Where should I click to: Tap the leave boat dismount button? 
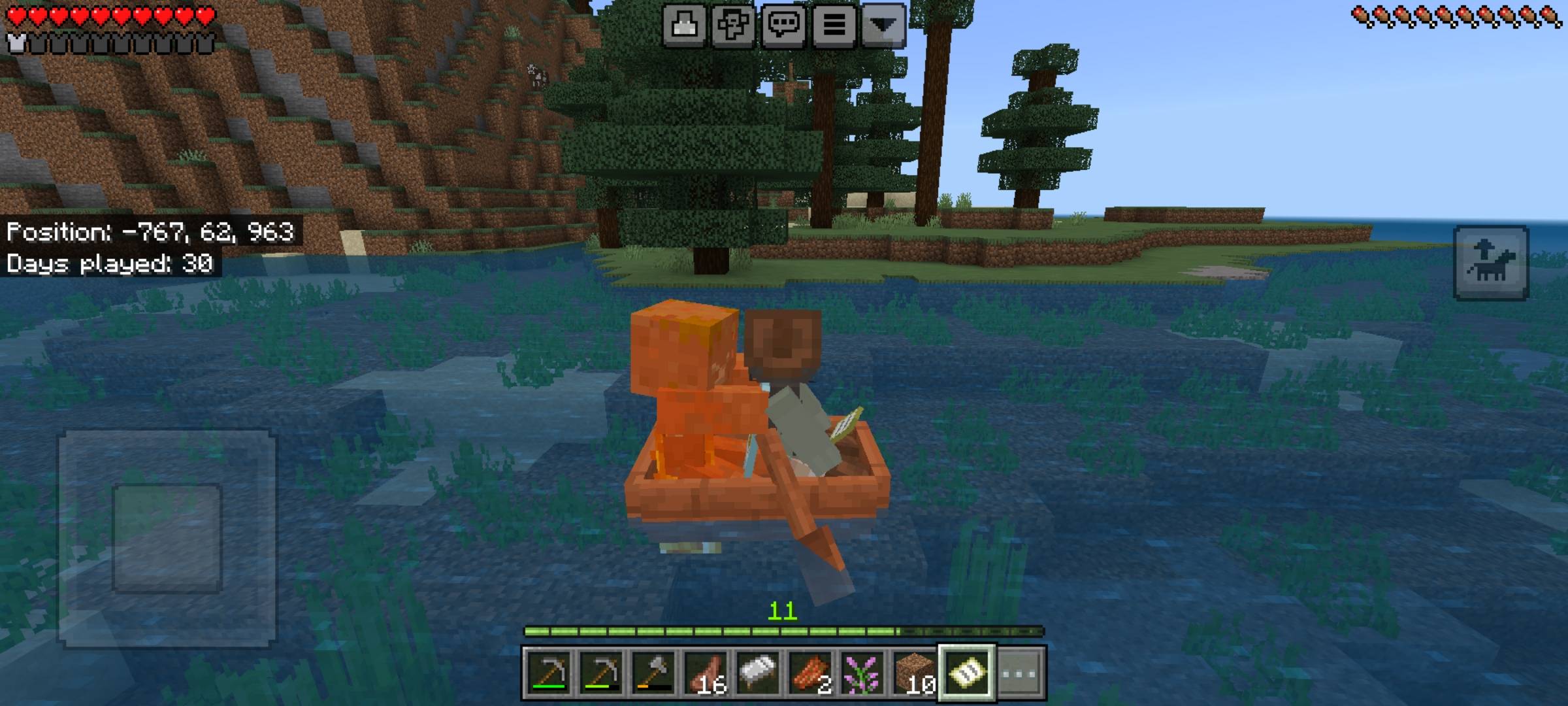(x=1491, y=263)
